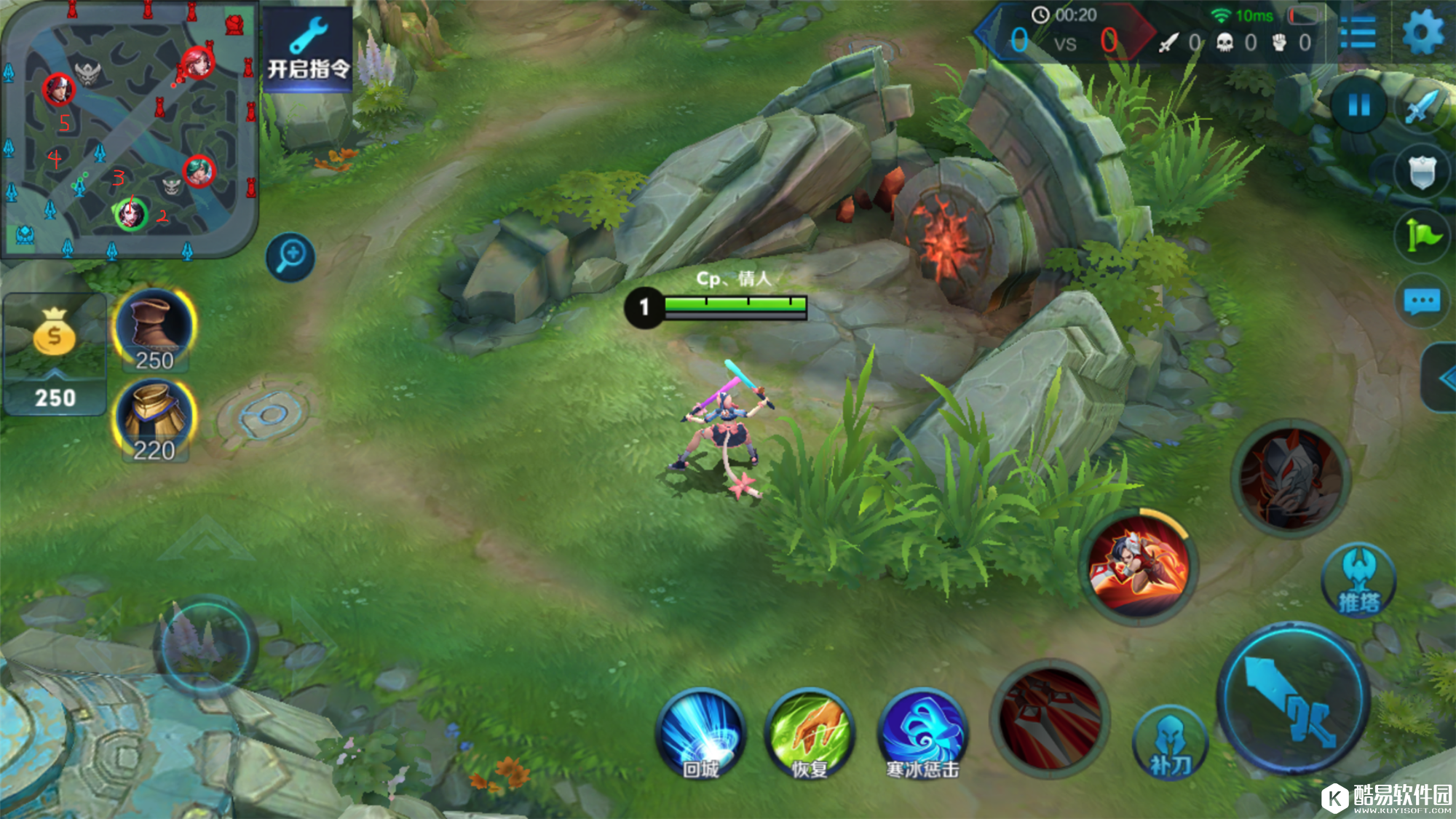Send the green flag rally signal
Image resolution: width=1456 pixels, height=819 pixels.
[1422, 235]
